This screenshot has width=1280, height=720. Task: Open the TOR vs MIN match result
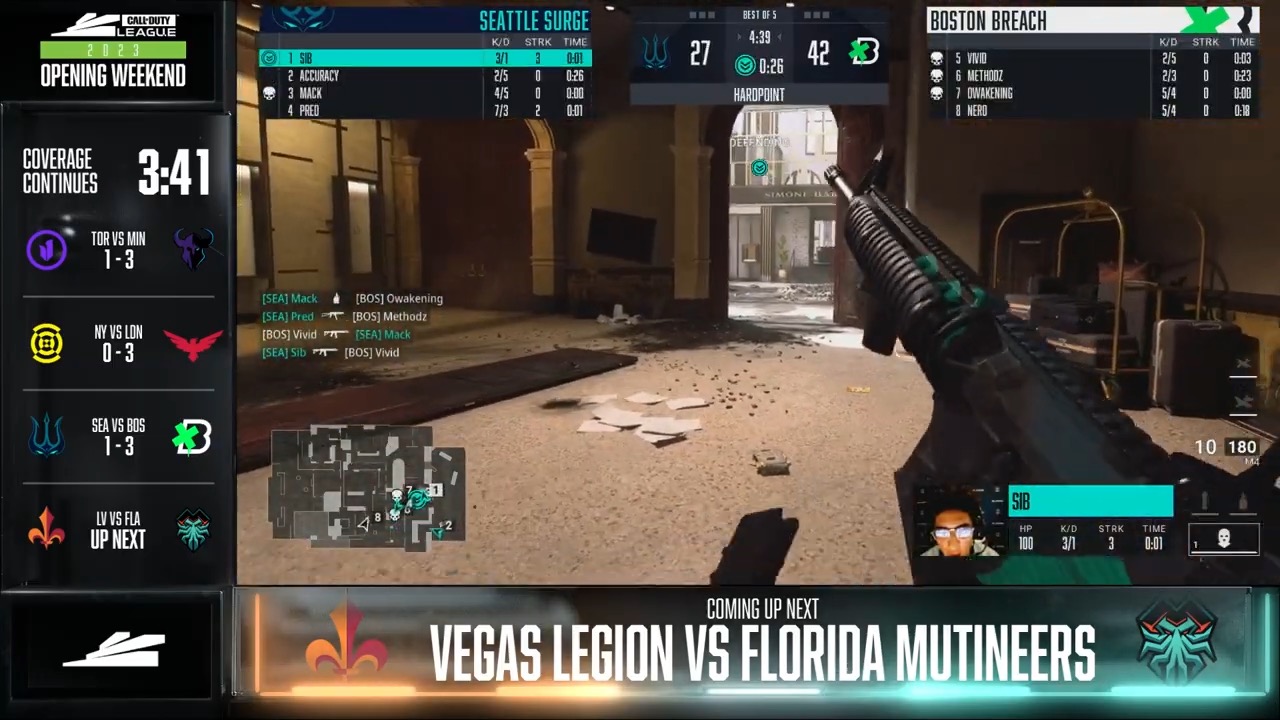[118, 250]
